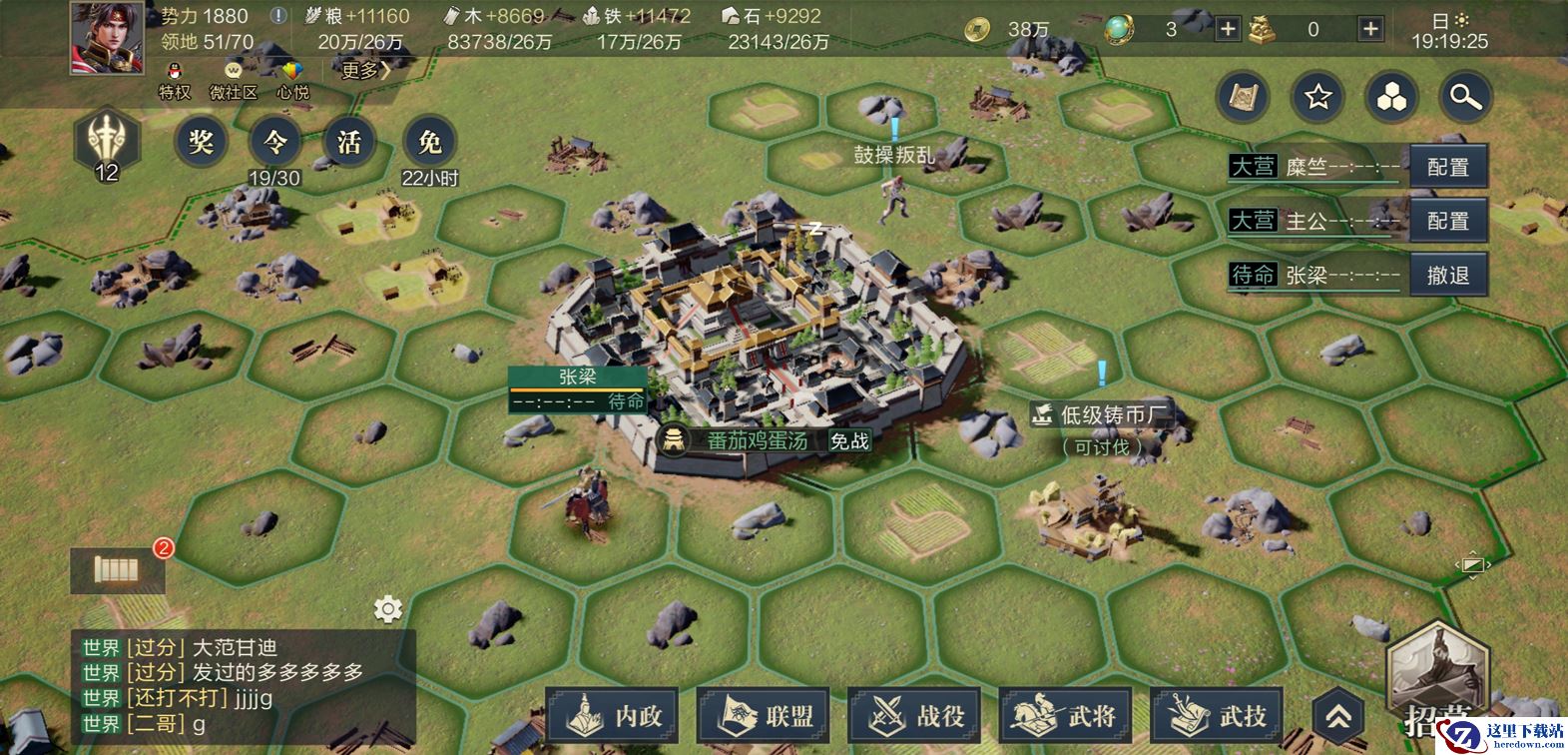Click 配置 for the 糜竺 army
This screenshot has width=1568, height=755.
[1447, 167]
